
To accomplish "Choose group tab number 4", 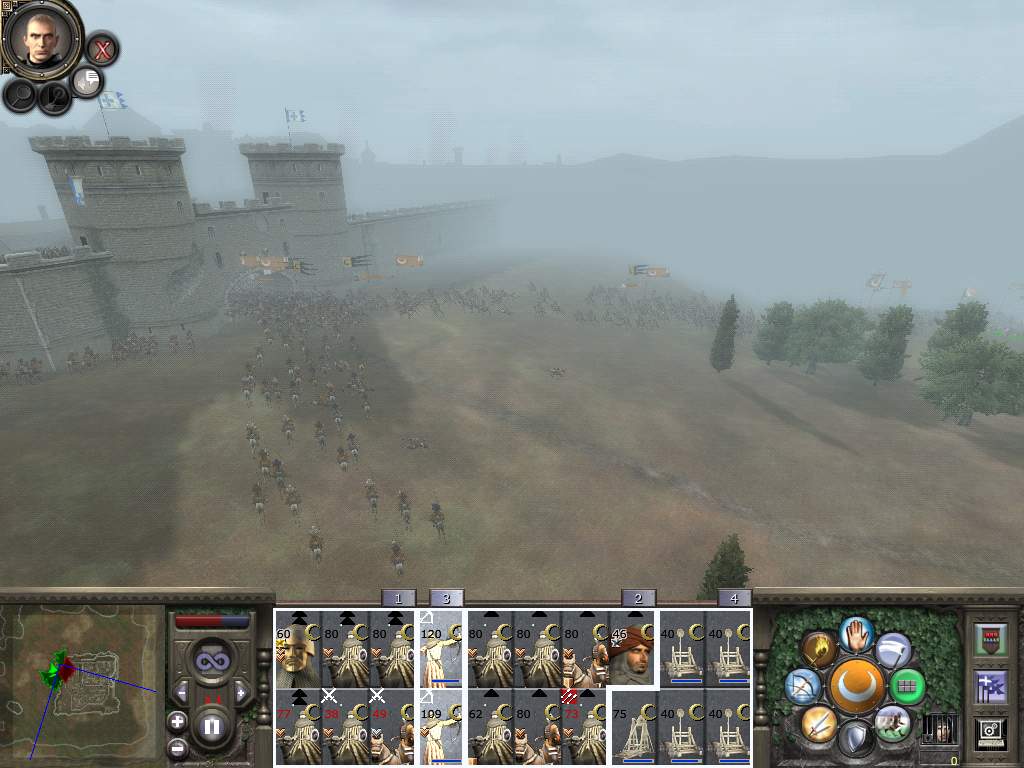I will [734, 598].
